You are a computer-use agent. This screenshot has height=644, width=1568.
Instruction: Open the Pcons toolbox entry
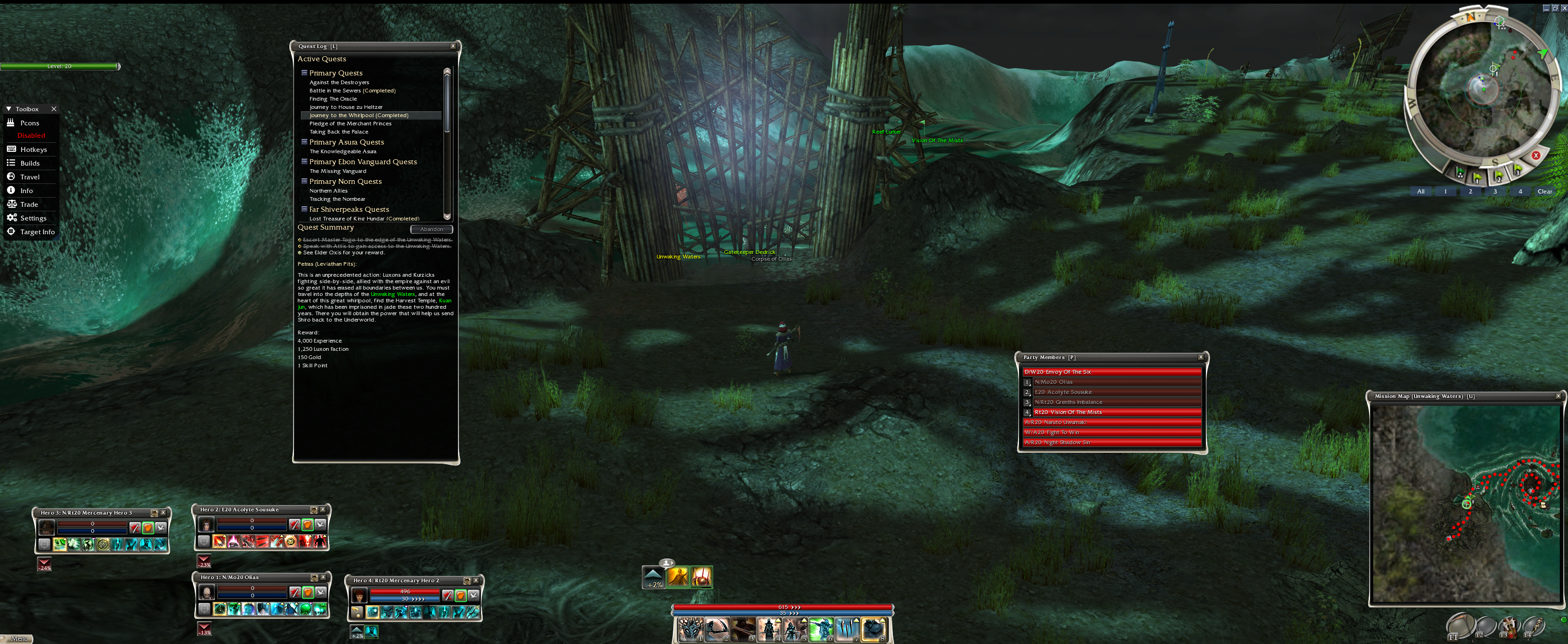(x=29, y=123)
